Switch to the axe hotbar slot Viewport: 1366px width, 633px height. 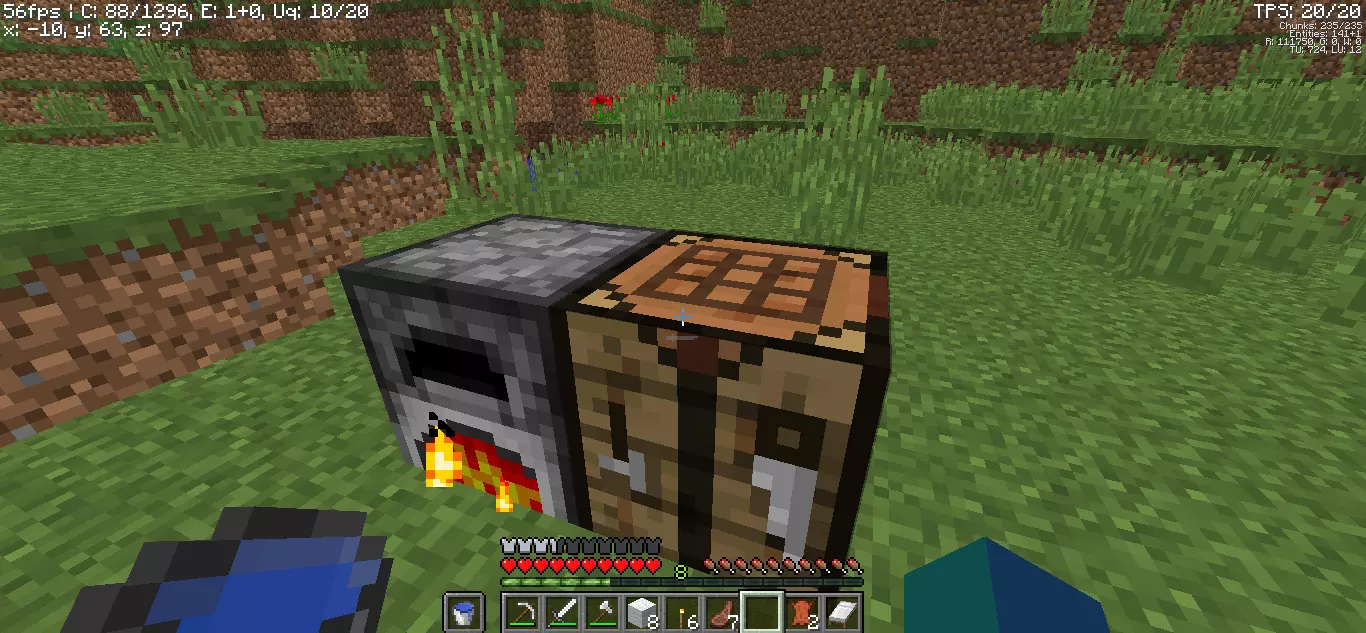(602, 612)
